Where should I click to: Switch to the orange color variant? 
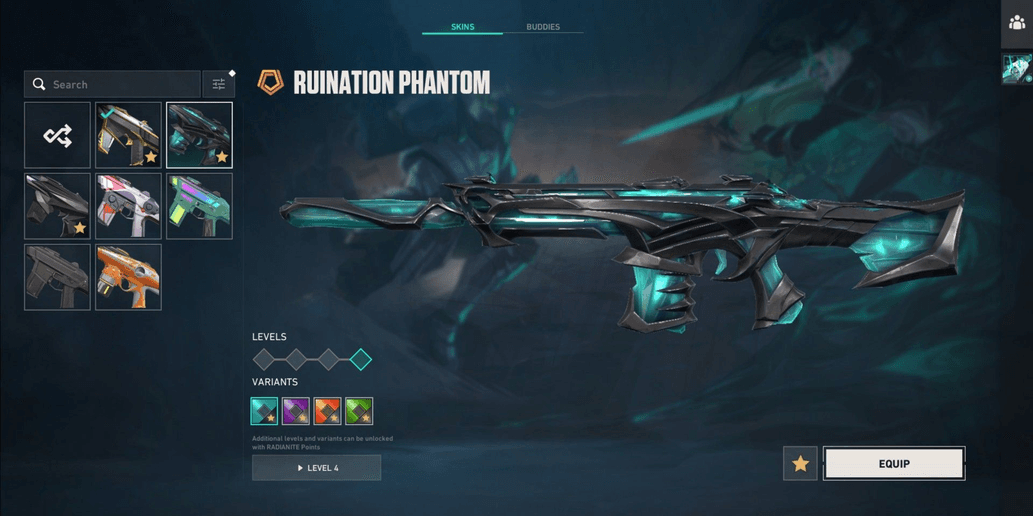click(x=327, y=411)
